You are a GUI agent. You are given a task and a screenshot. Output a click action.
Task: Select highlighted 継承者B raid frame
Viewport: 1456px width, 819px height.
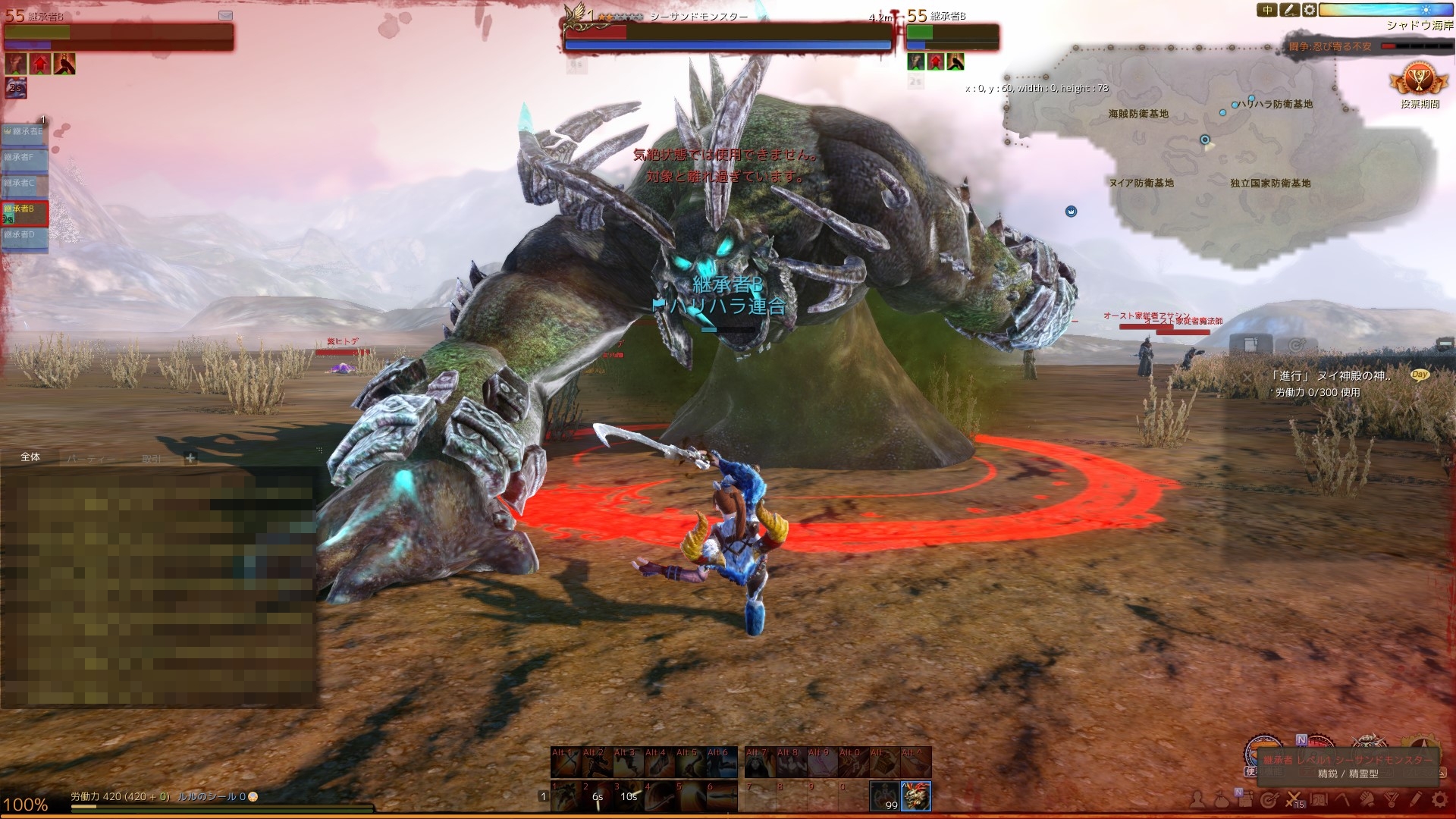pyautogui.click(x=24, y=213)
